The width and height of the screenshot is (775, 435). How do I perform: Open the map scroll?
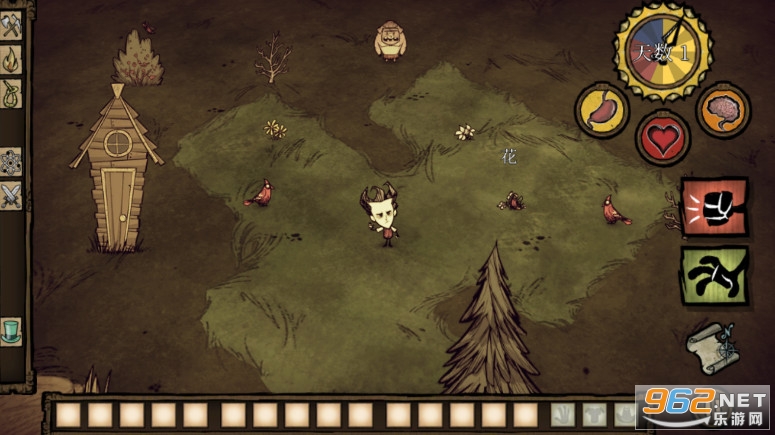(714, 345)
